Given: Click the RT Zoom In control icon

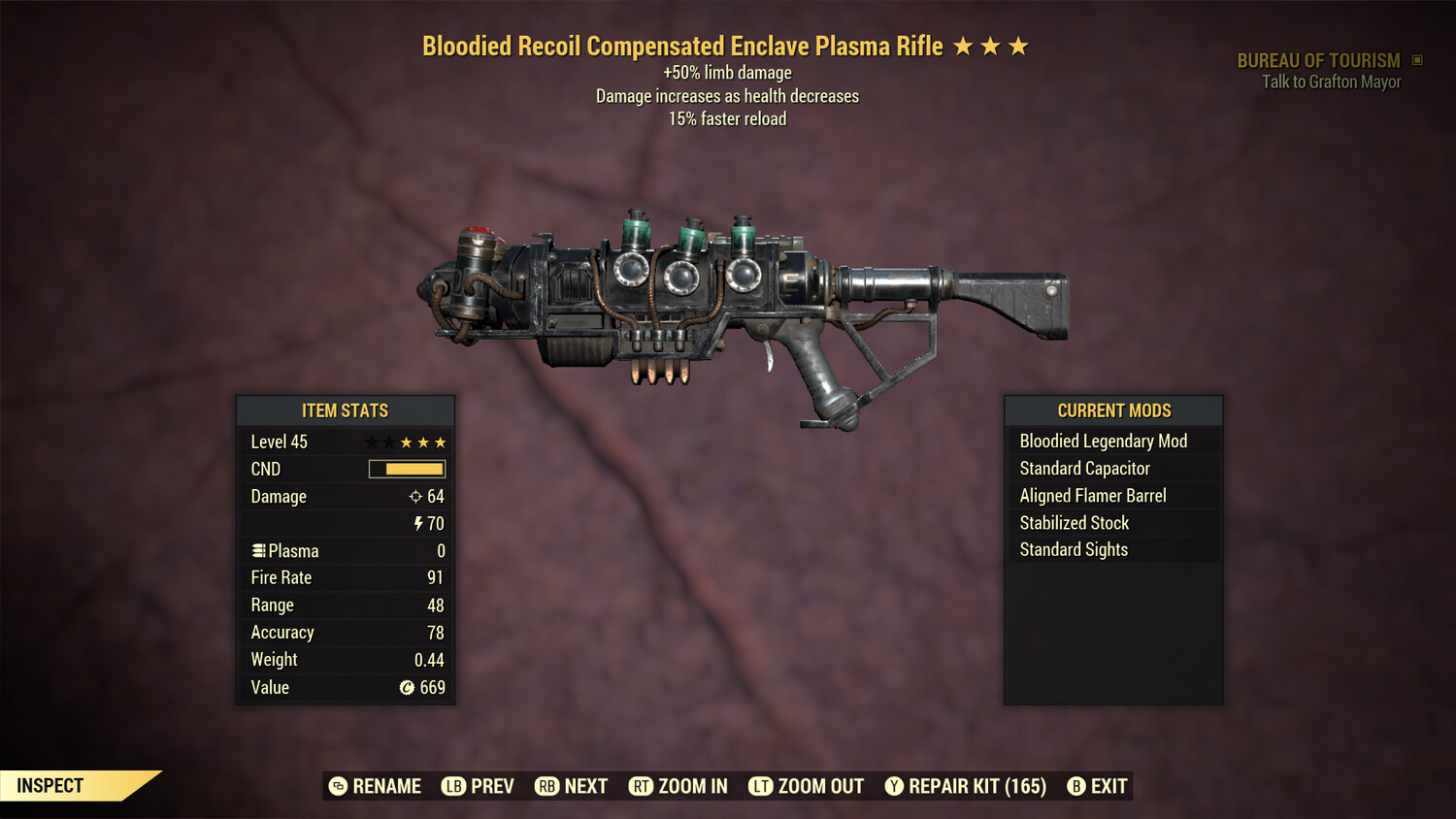Looking at the screenshot, I should tap(642, 786).
